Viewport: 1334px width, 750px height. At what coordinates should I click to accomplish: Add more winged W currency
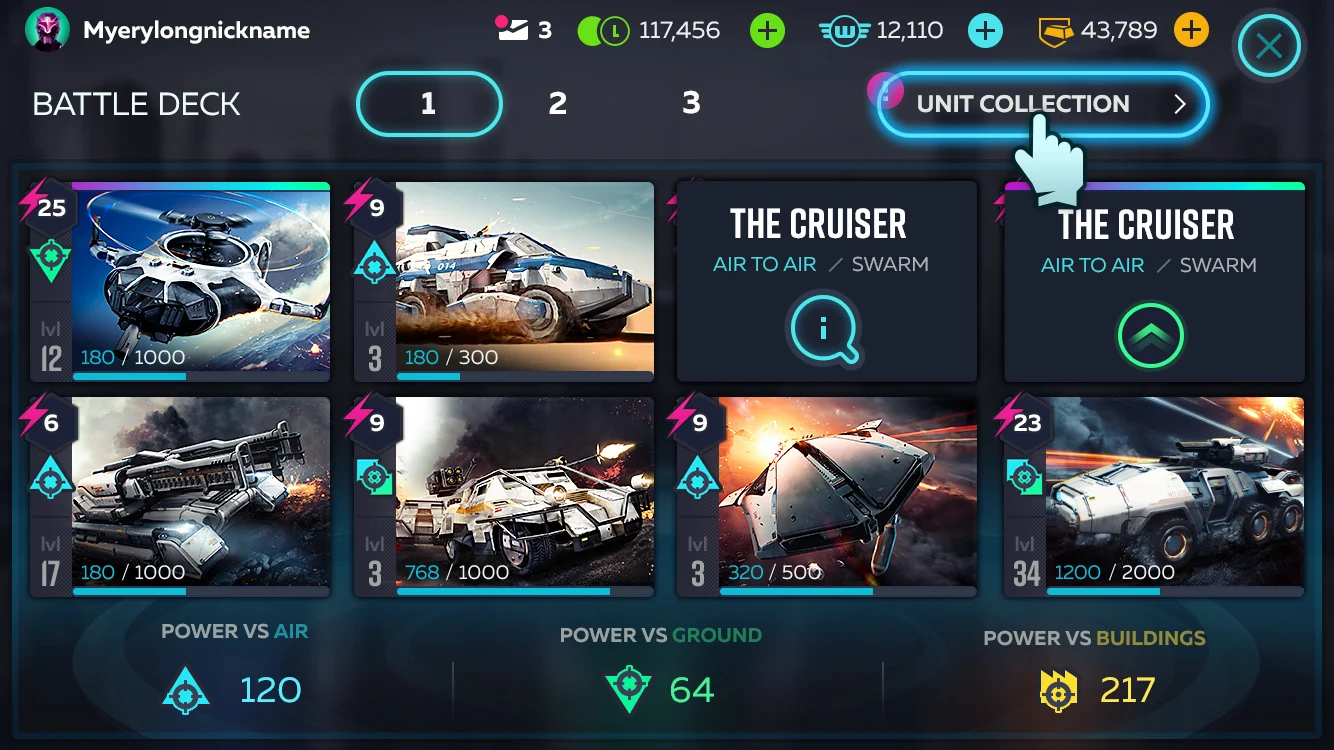[x=985, y=31]
